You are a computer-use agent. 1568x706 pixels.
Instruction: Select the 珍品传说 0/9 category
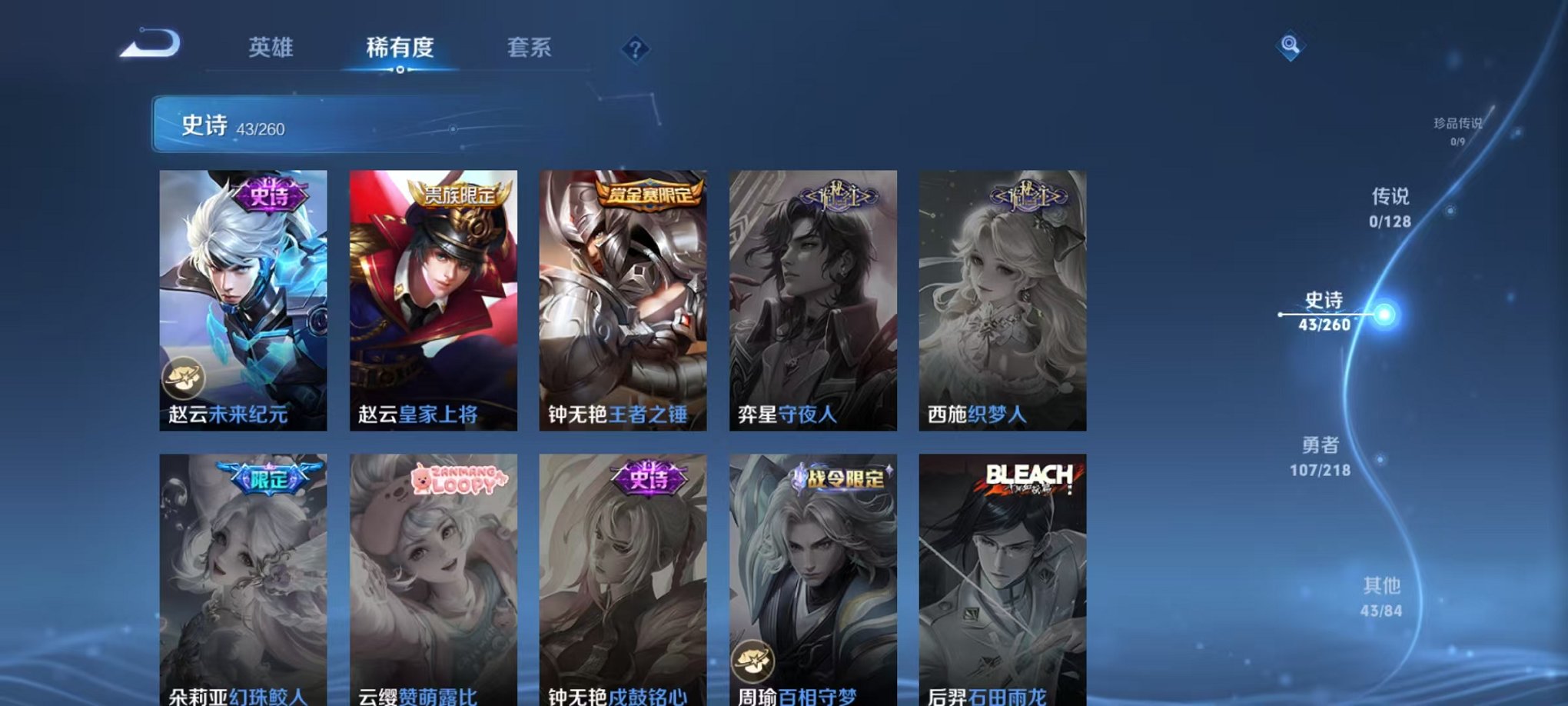click(x=1459, y=126)
